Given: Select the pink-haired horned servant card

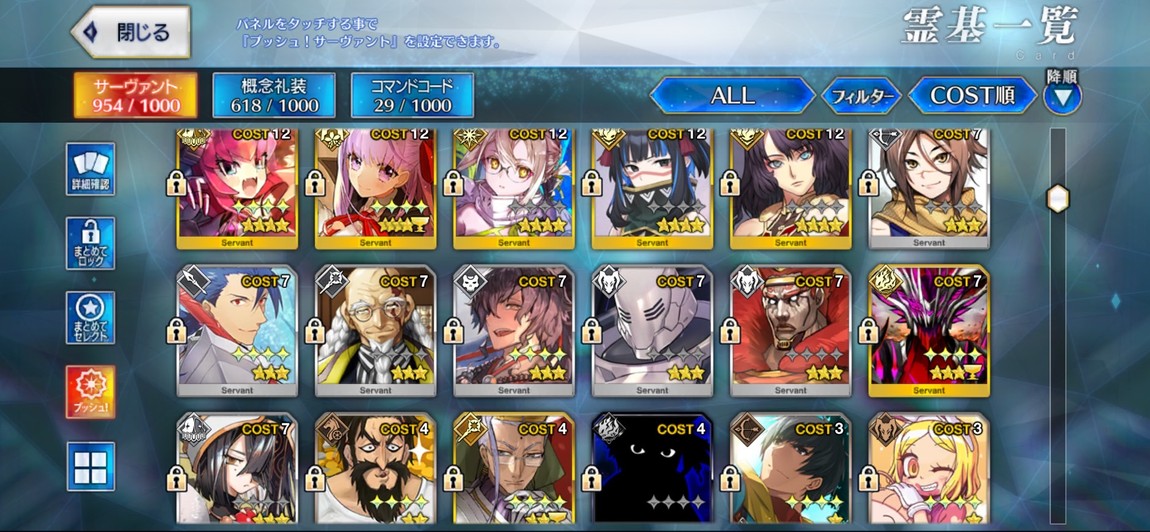Looking at the screenshot, I should [237, 186].
